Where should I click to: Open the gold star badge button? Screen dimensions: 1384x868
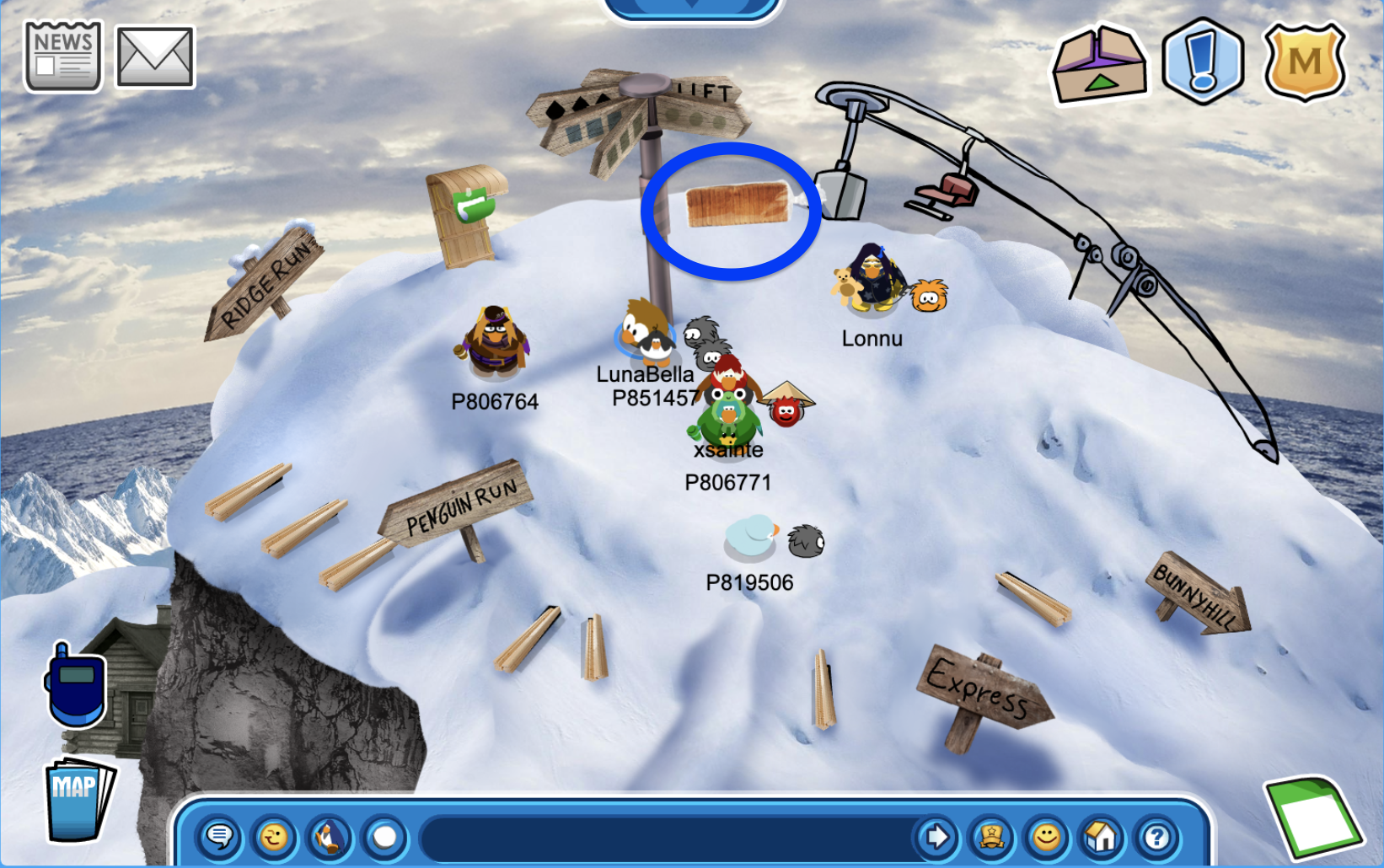coord(991,837)
